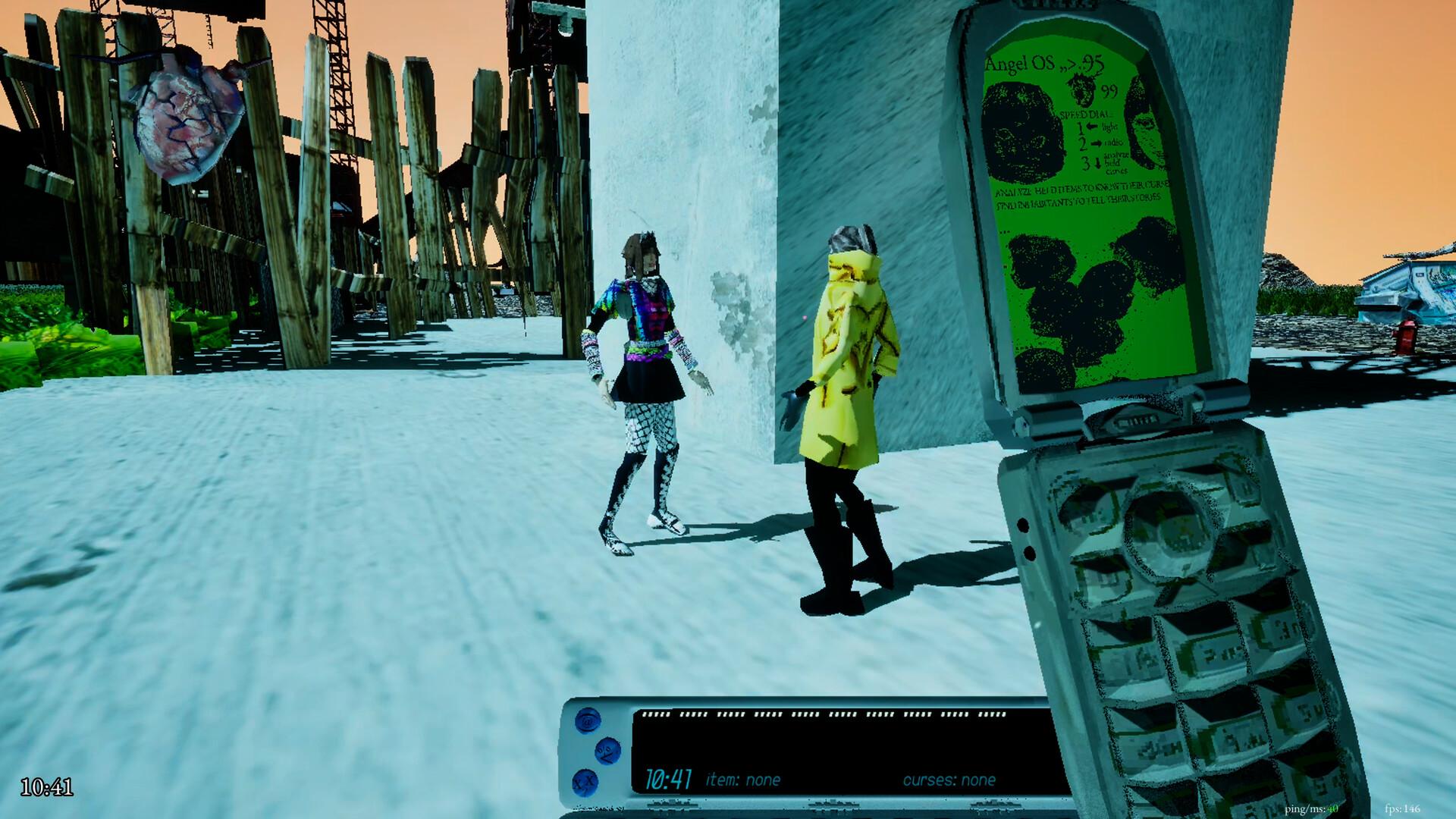Click the speed dial 3 analyze arrow icon

(x=1097, y=163)
